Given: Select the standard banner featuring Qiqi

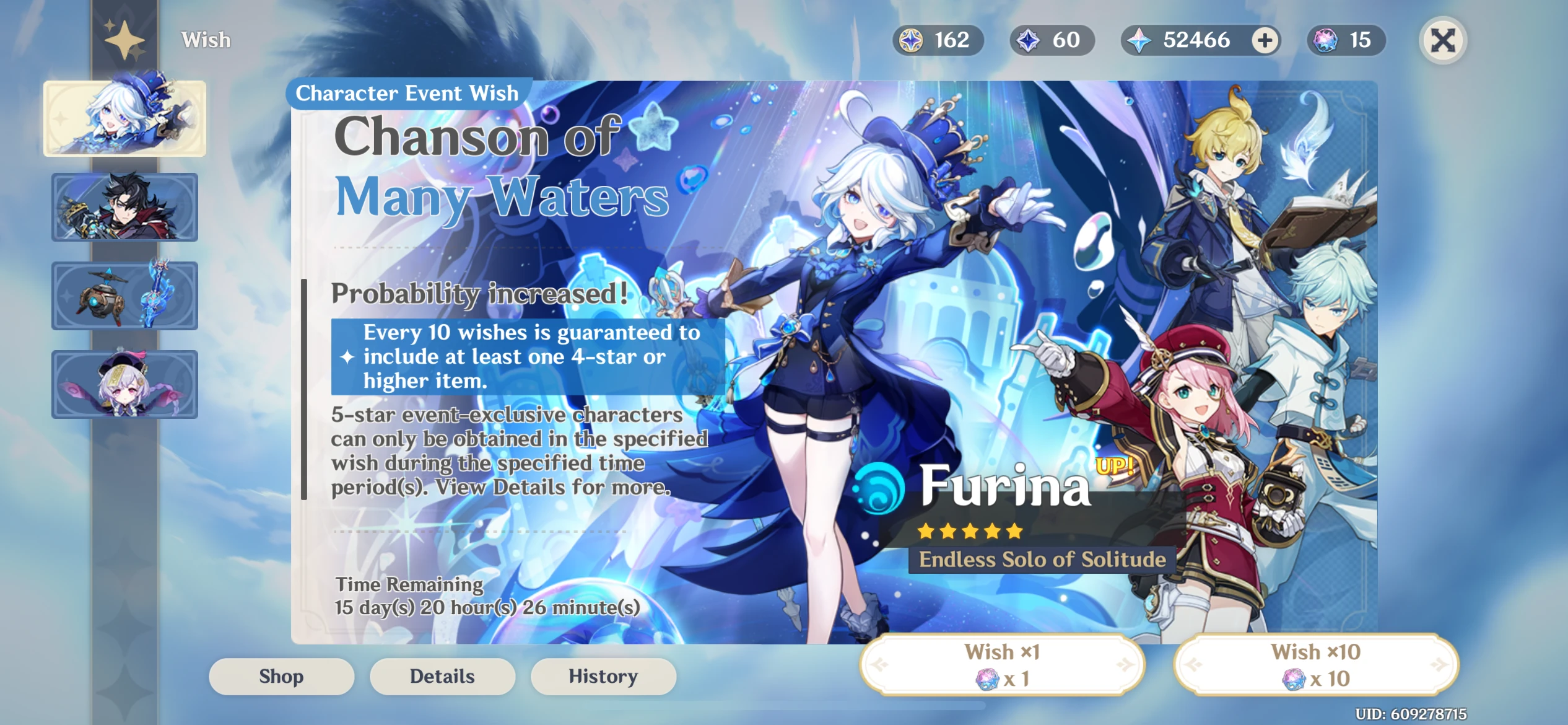Looking at the screenshot, I should pos(124,384).
